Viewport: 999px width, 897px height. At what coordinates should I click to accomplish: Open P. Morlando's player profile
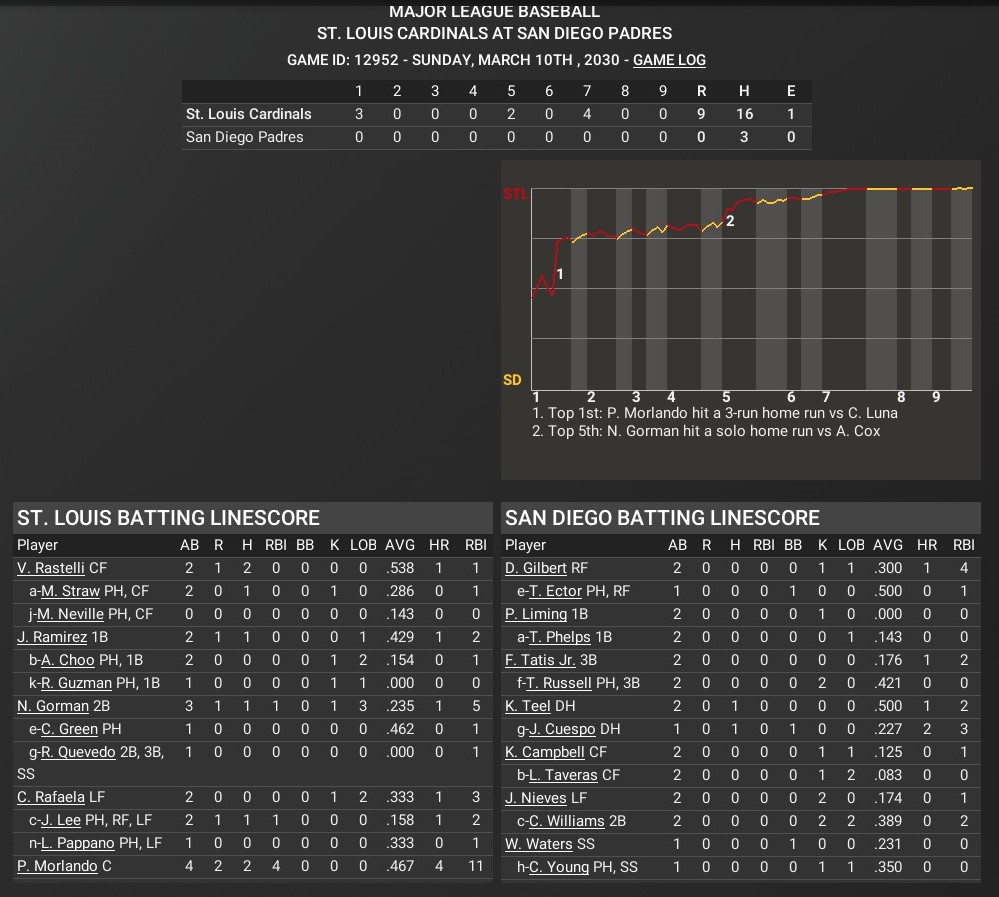point(57,866)
